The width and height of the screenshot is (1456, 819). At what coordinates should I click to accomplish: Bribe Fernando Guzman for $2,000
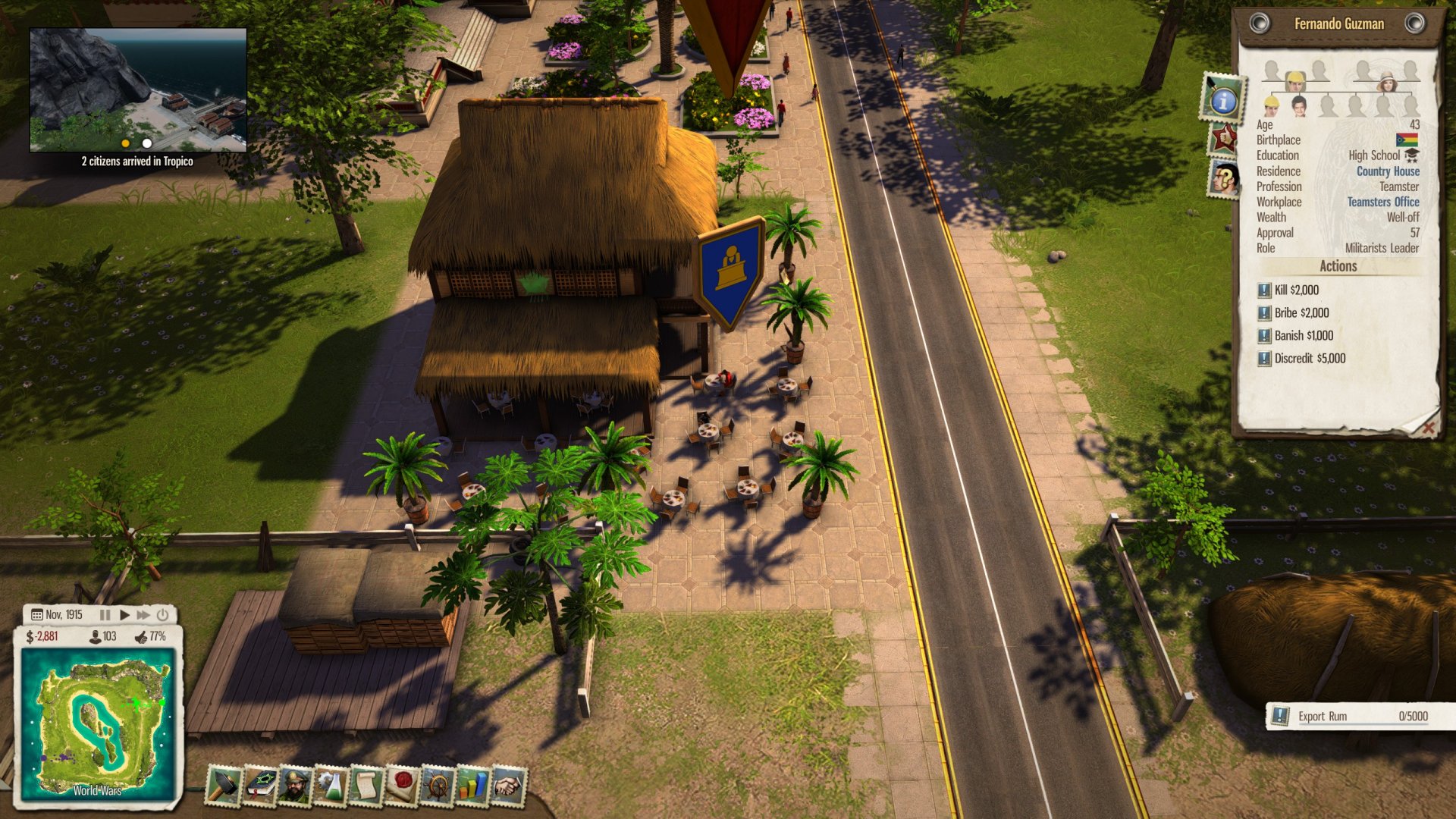[1301, 312]
